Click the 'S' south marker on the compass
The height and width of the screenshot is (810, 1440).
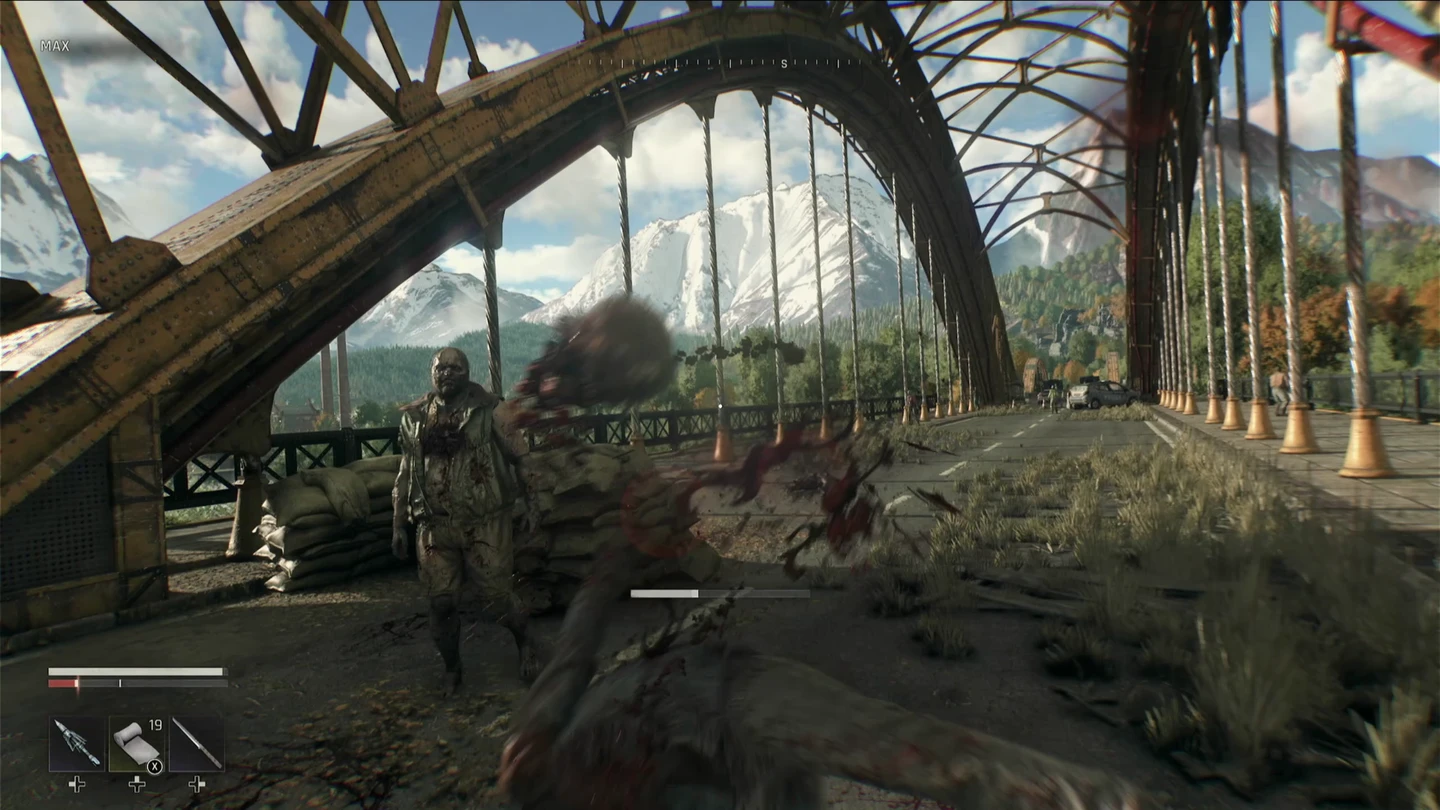[783, 64]
